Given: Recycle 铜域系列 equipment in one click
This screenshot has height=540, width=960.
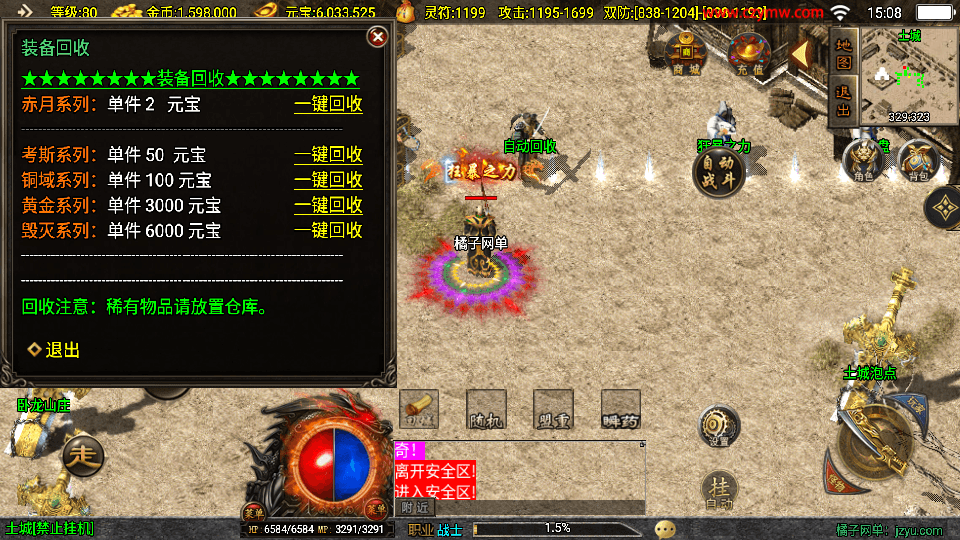Looking at the screenshot, I should (328, 180).
